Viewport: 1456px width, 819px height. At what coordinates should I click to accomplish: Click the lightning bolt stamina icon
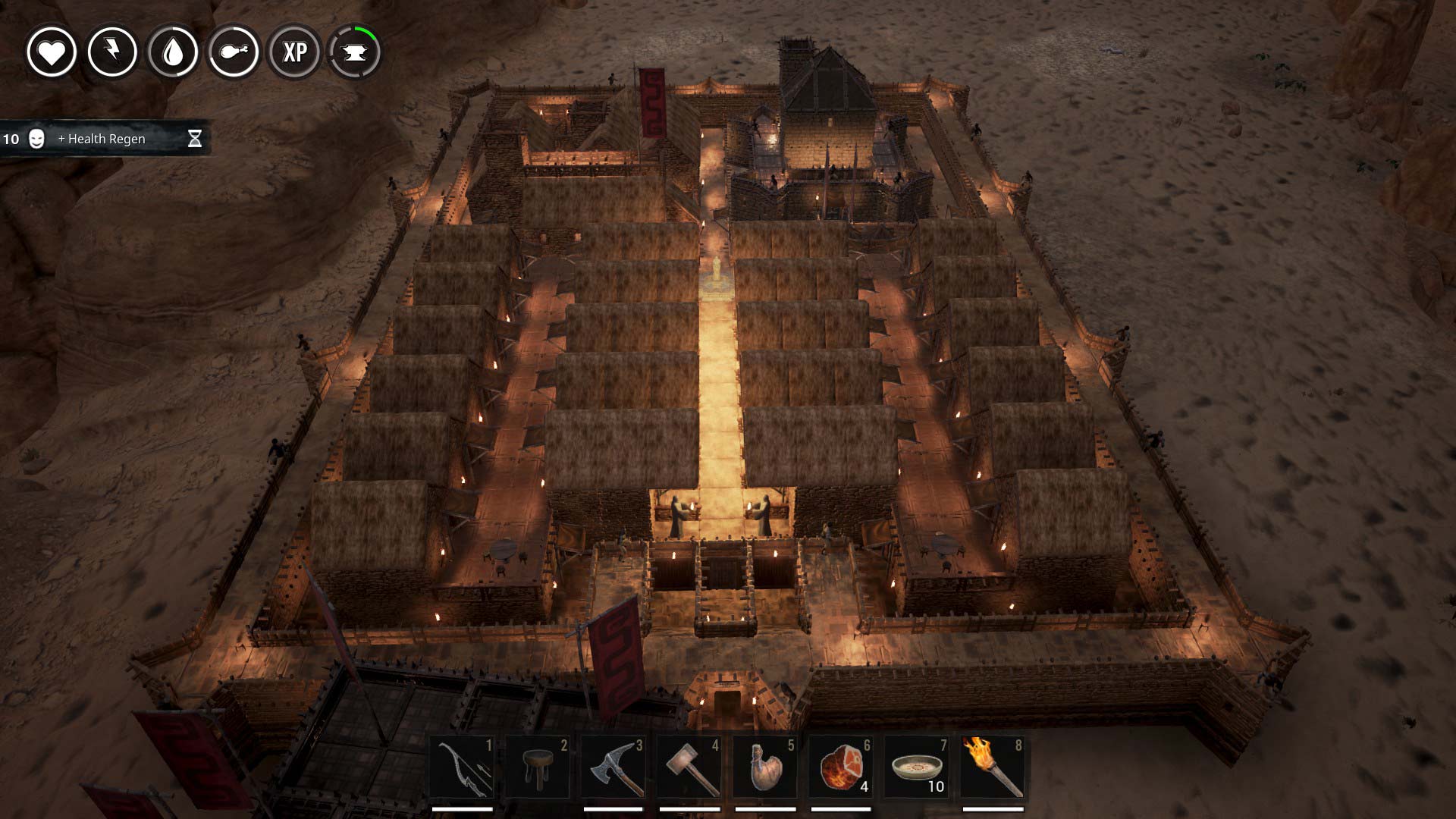[x=112, y=52]
